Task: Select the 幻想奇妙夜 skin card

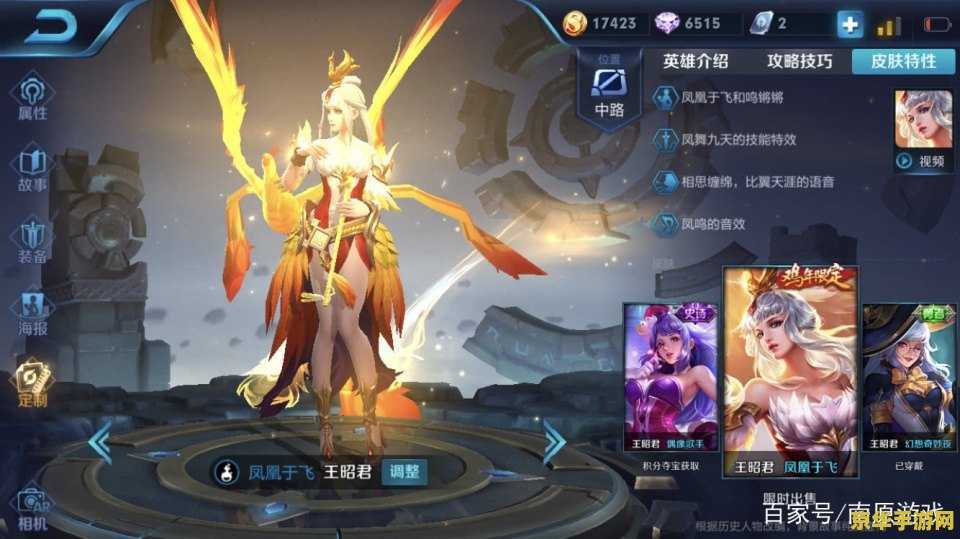Action: pyautogui.click(x=901, y=380)
